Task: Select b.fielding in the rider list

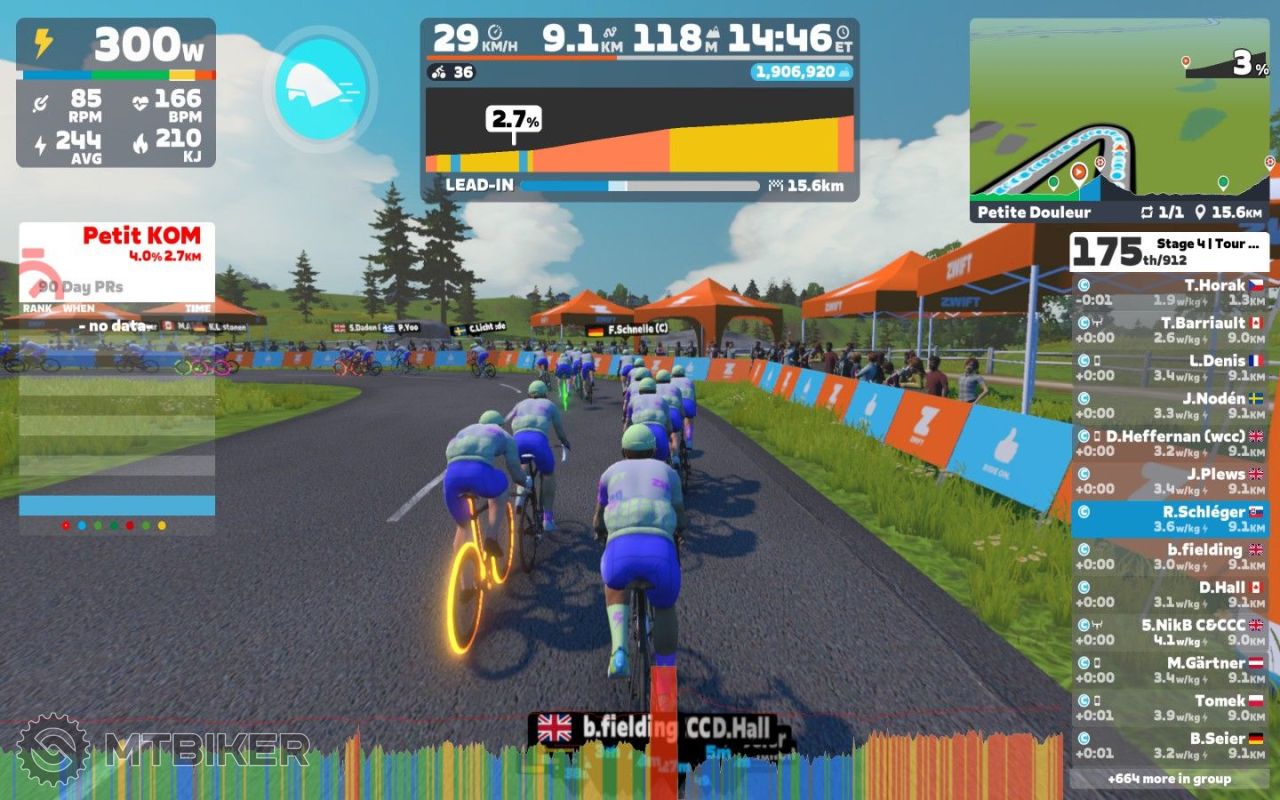Action: tap(1169, 556)
